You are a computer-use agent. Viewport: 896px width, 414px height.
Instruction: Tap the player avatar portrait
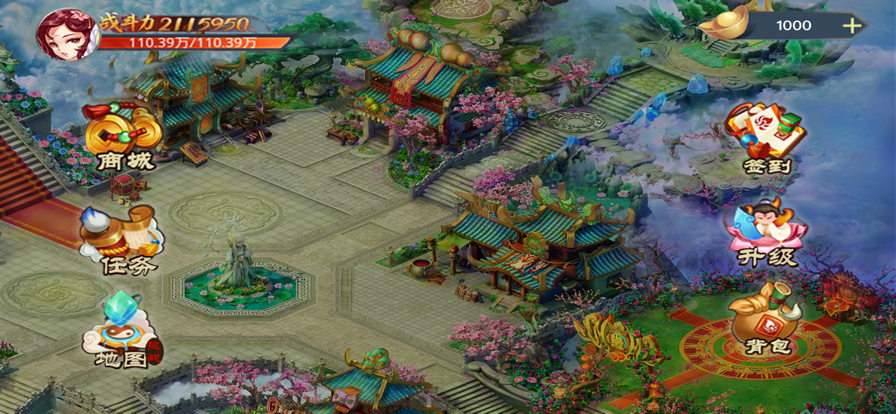[65, 33]
